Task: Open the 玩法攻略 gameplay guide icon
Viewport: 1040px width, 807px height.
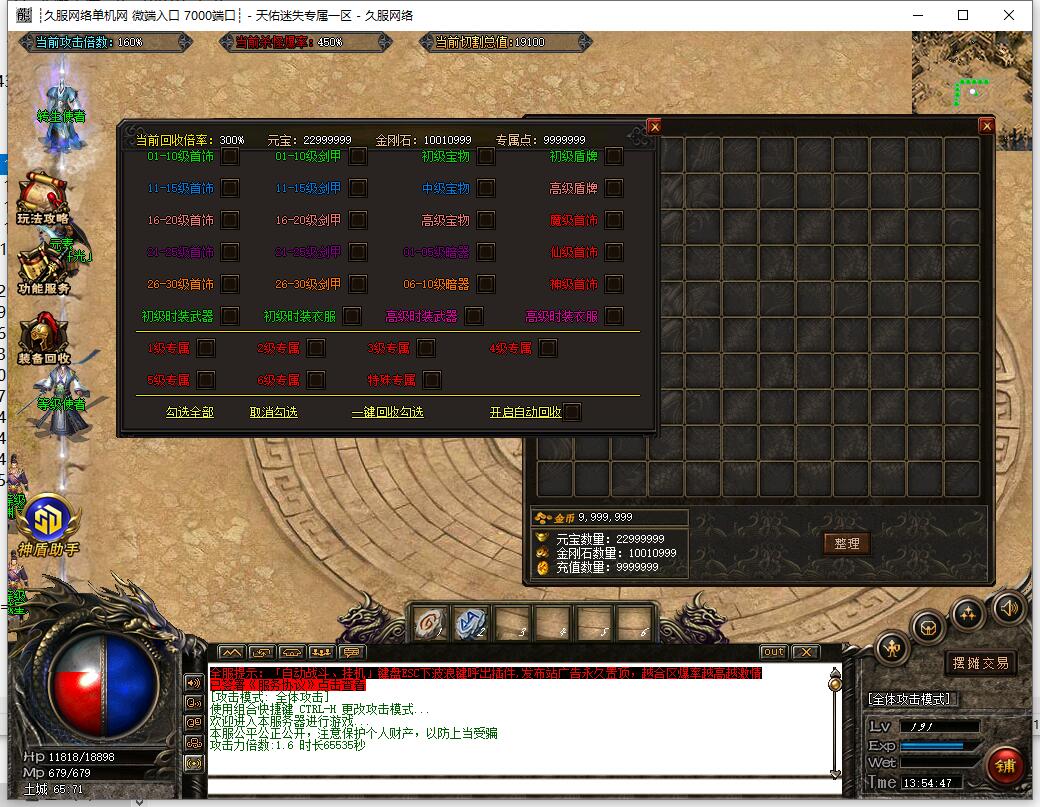Action: [x=43, y=197]
